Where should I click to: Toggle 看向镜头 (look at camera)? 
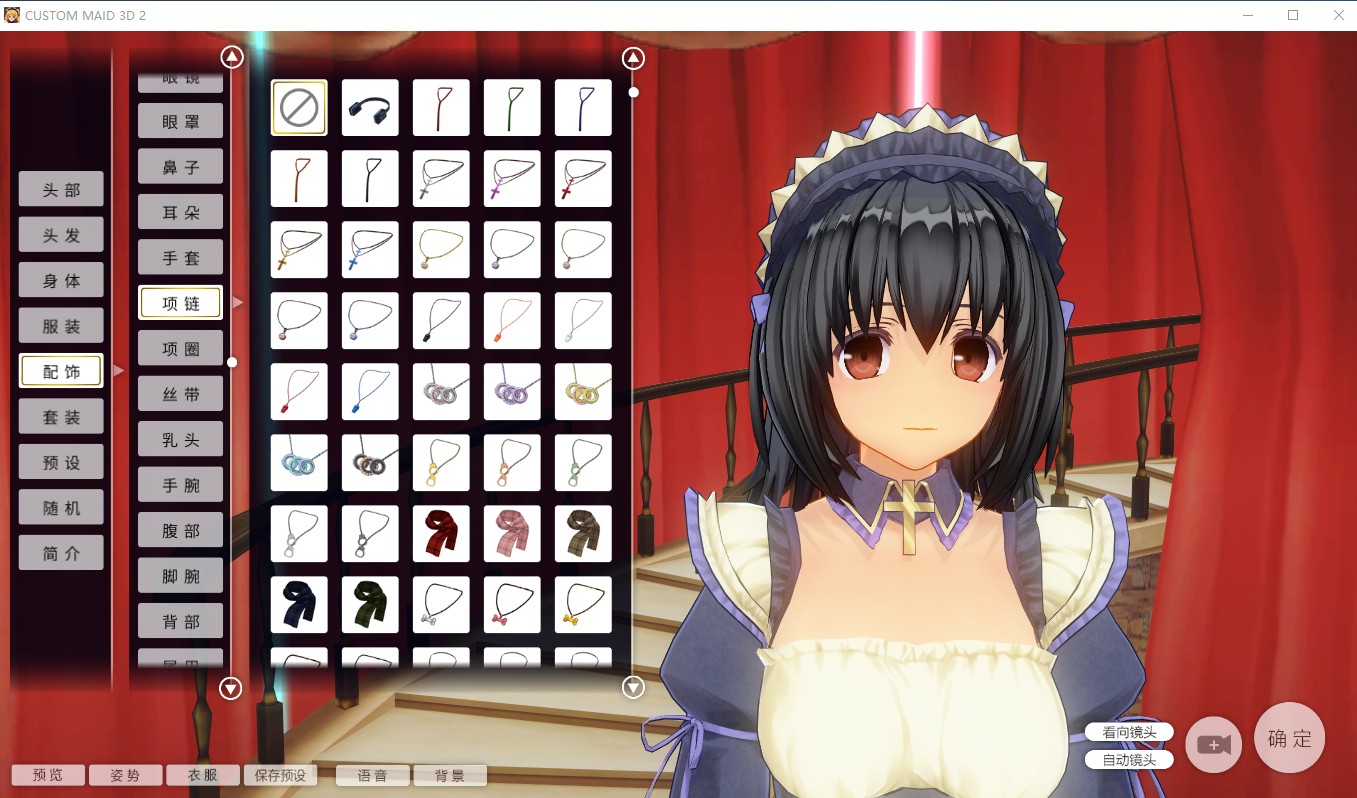(x=1128, y=731)
